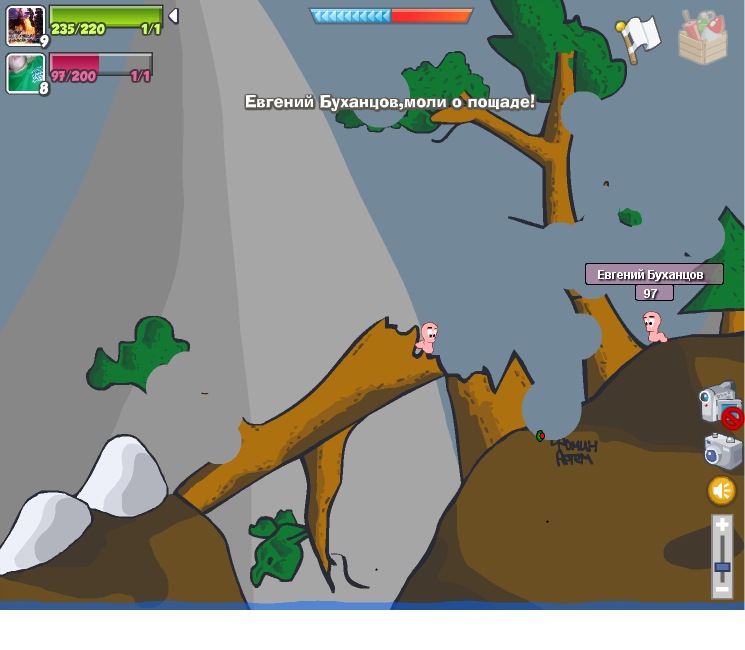
Task: Select the level 8 pink team player avatar
Action: pyautogui.click(x=25, y=73)
